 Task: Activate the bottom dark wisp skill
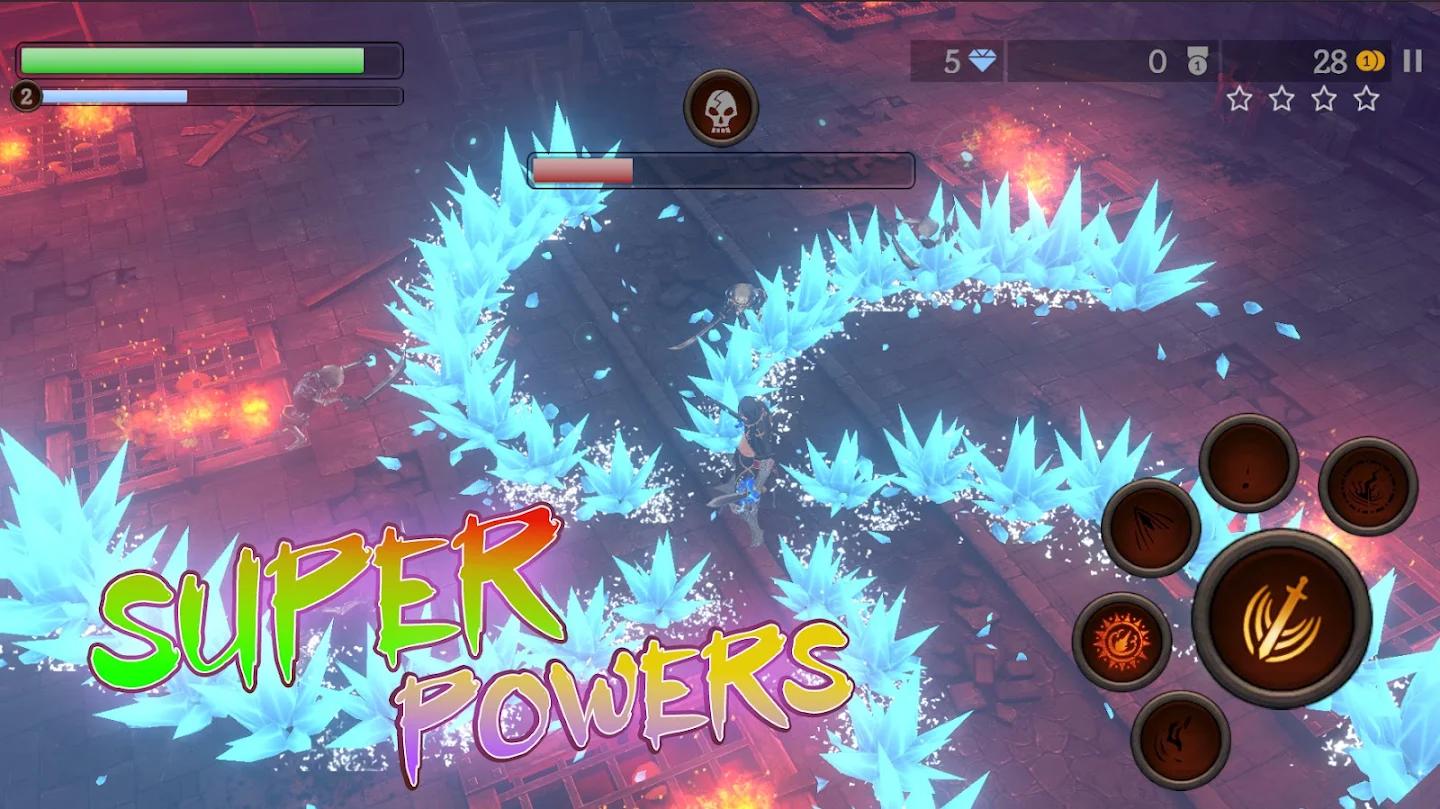1180,739
